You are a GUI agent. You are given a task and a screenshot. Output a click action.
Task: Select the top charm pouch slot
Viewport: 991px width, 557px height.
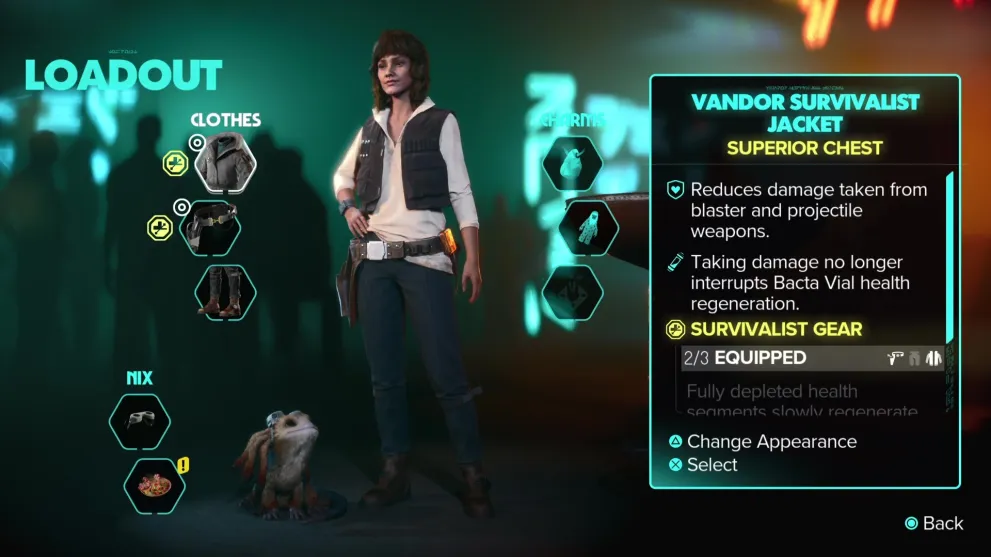(572, 163)
